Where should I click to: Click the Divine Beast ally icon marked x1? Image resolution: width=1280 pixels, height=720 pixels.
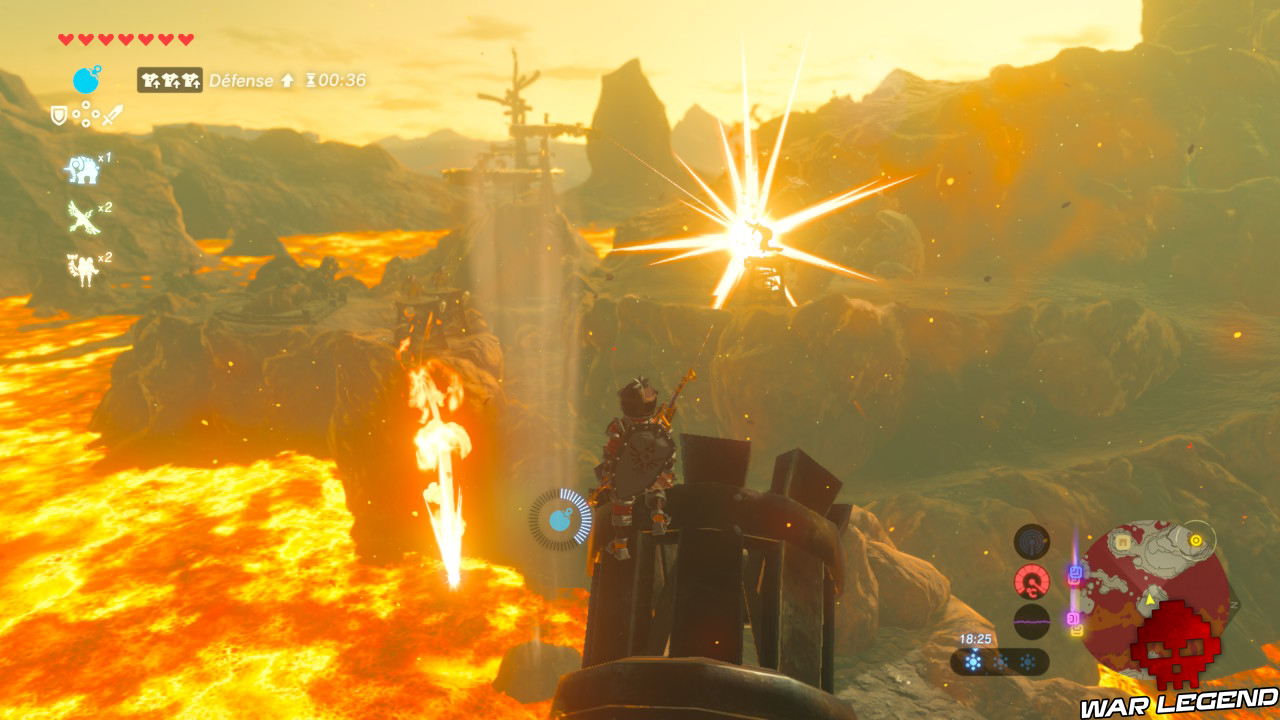point(82,170)
